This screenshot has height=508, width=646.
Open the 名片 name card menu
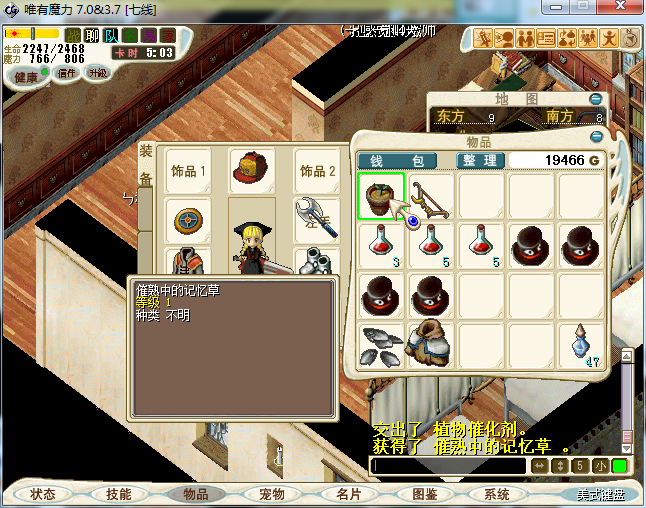[348, 494]
